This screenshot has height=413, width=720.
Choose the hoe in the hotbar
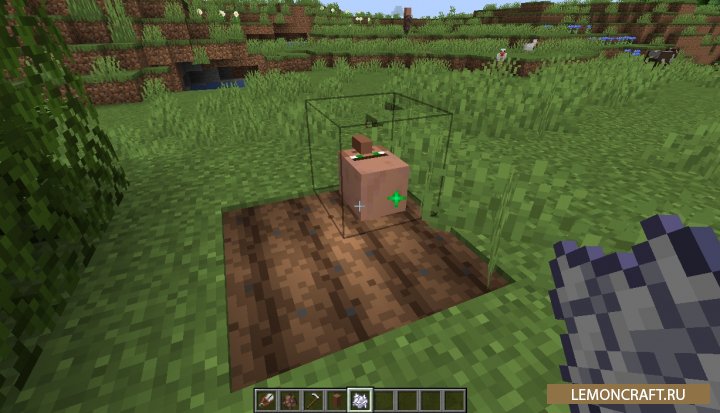tap(315, 400)
